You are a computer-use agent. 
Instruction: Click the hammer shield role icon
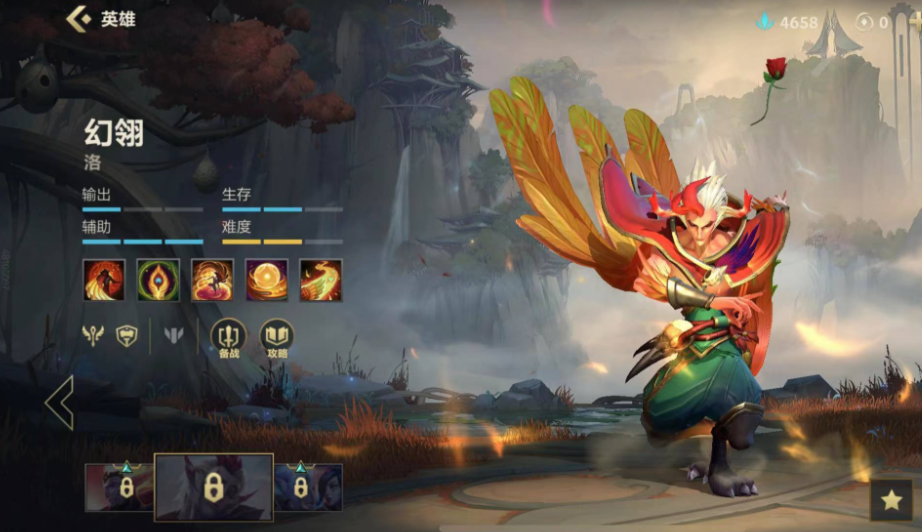coord(126,336)
